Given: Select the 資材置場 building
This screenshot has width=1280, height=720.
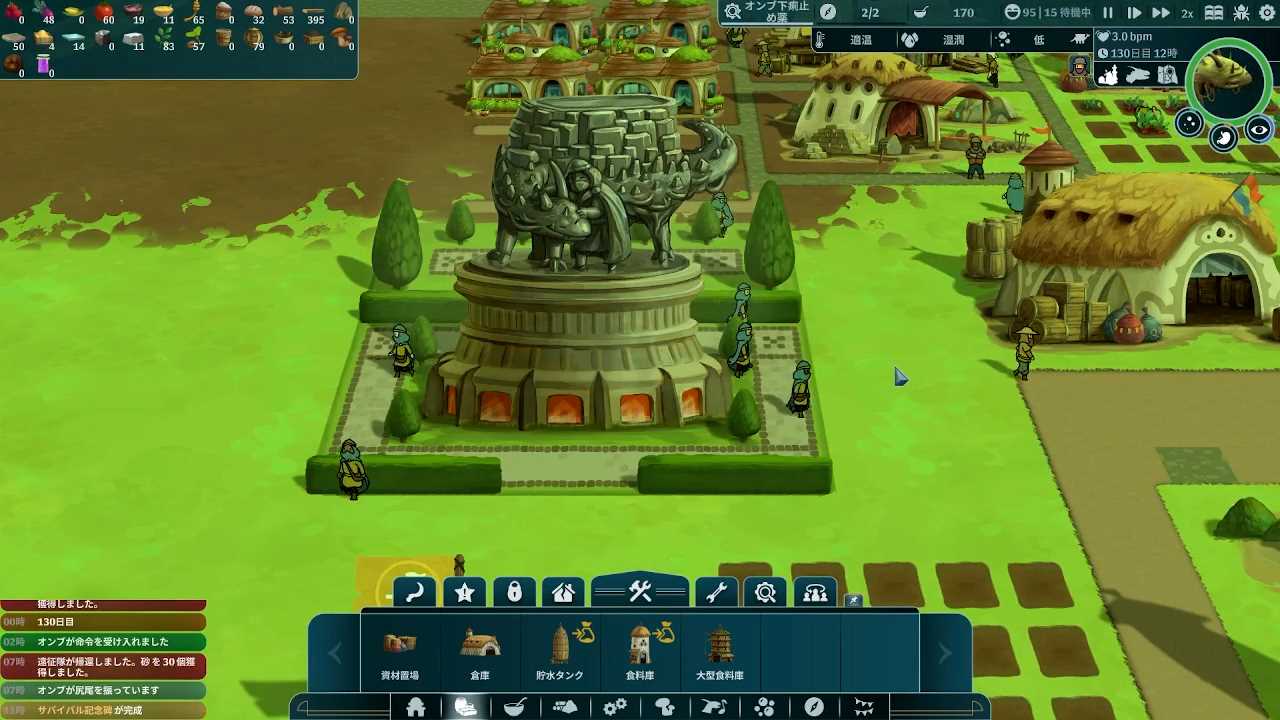Looking at the screenshot, I should point(400,654).
